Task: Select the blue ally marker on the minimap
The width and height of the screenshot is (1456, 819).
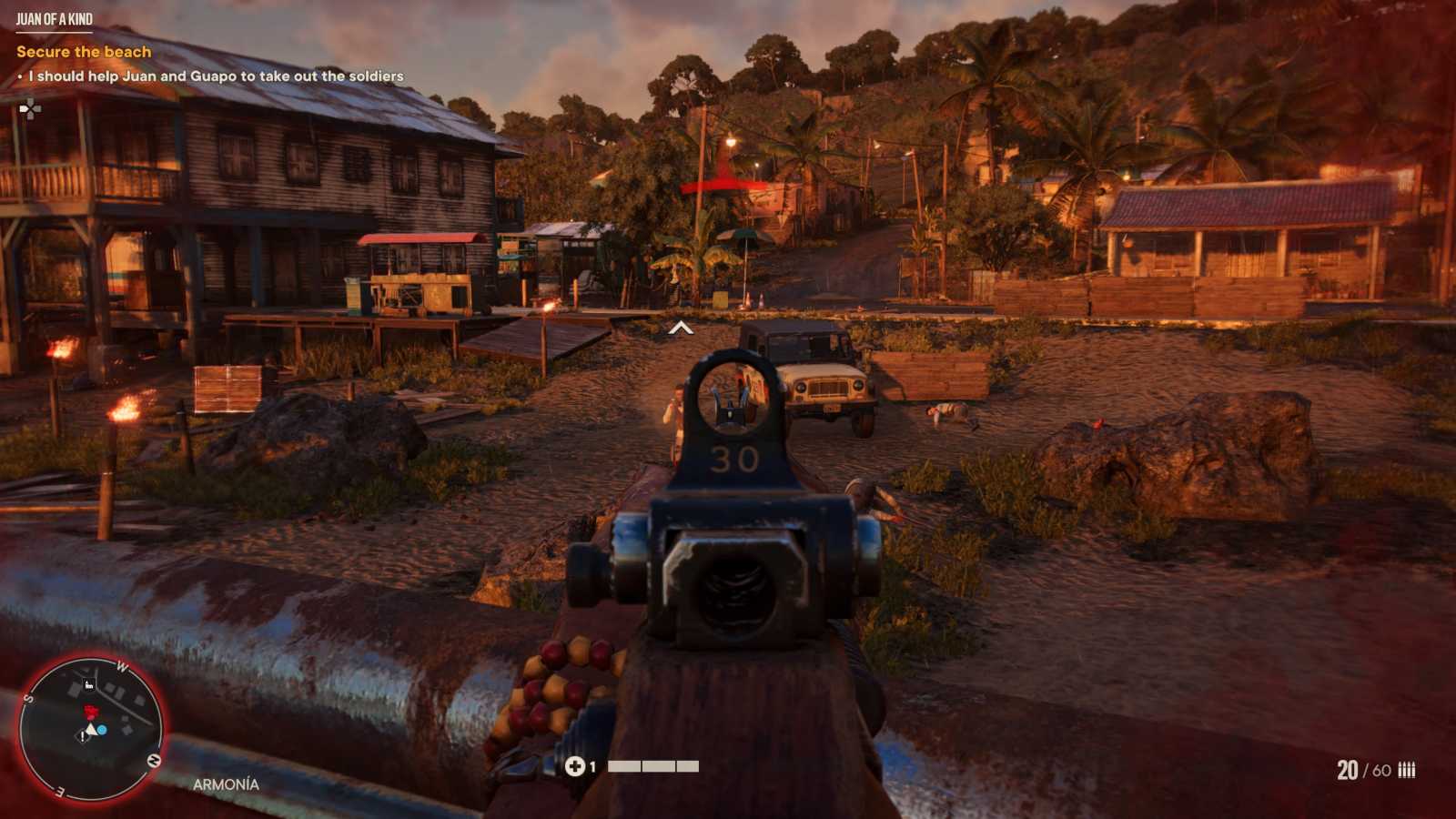Action: (x=101, y=729)
